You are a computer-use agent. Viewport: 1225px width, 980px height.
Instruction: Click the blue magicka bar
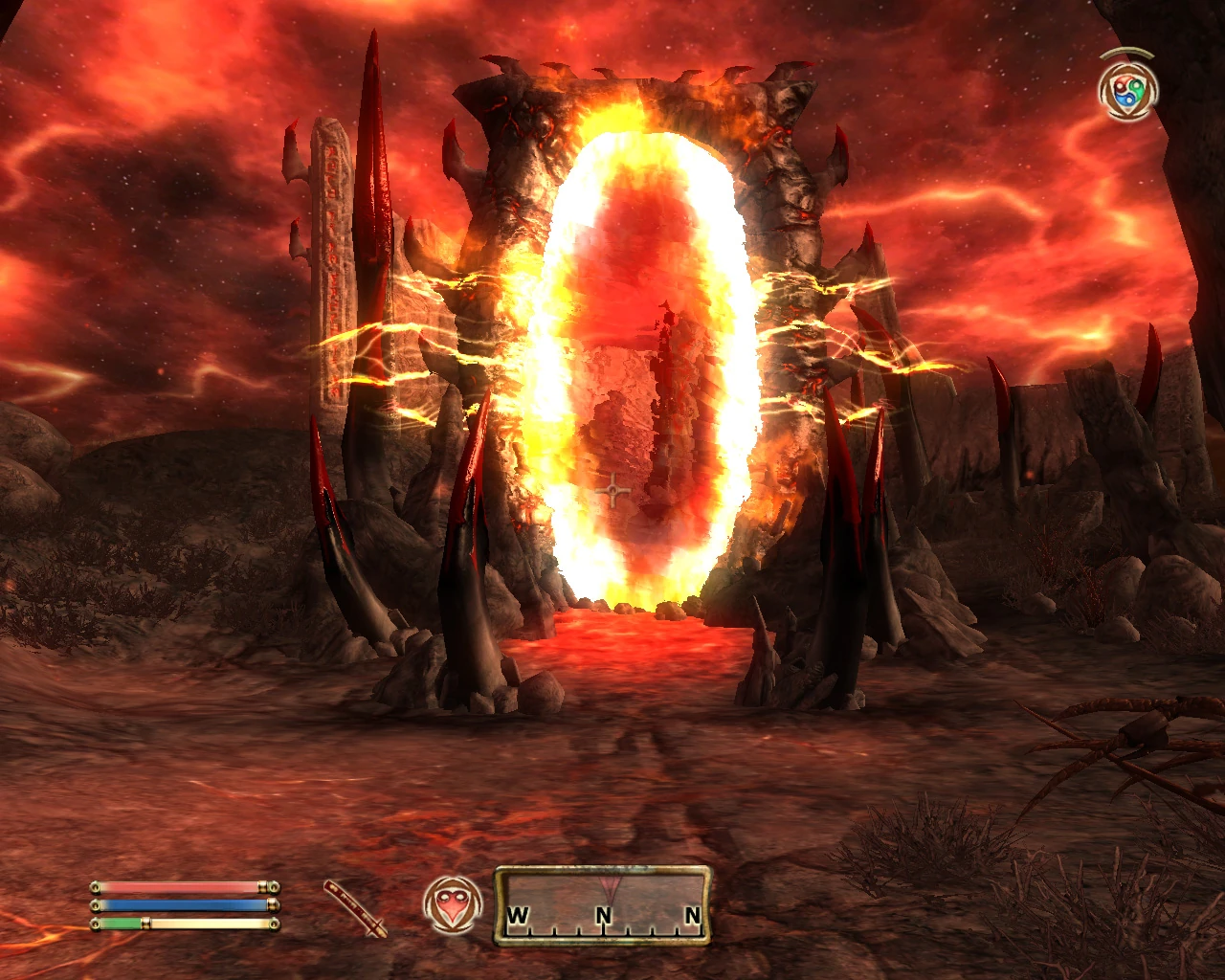177,904
